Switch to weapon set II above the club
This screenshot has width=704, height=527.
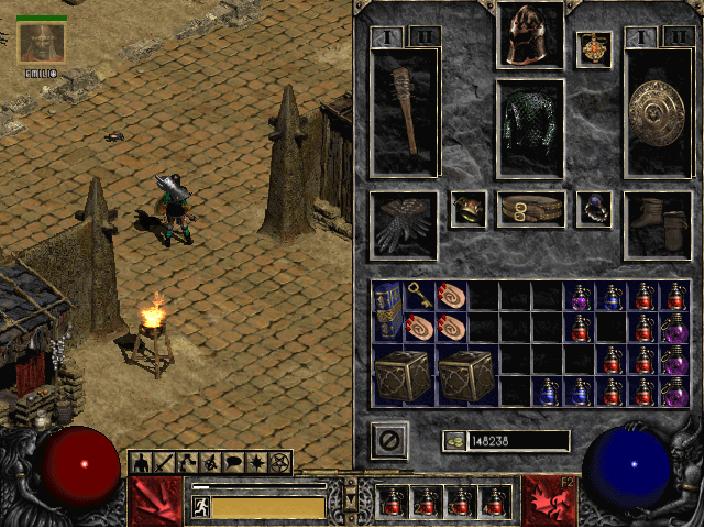[423, 37]
